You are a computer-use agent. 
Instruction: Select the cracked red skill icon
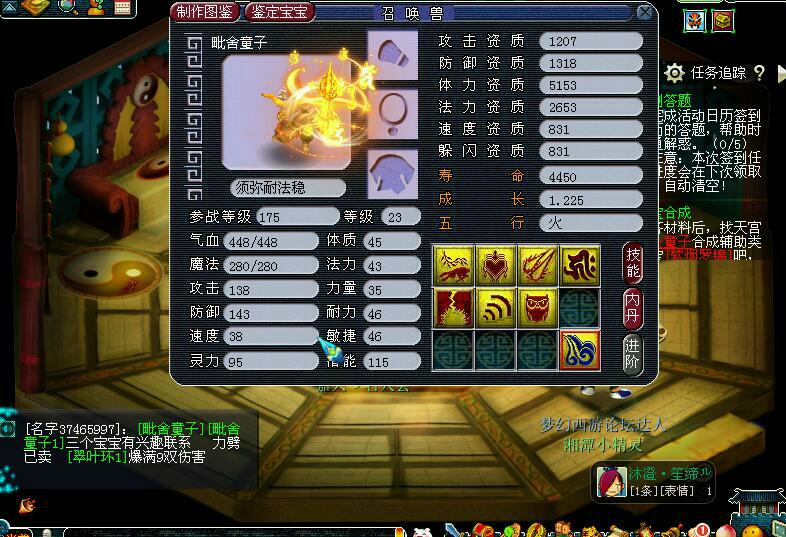click(453, 309)
